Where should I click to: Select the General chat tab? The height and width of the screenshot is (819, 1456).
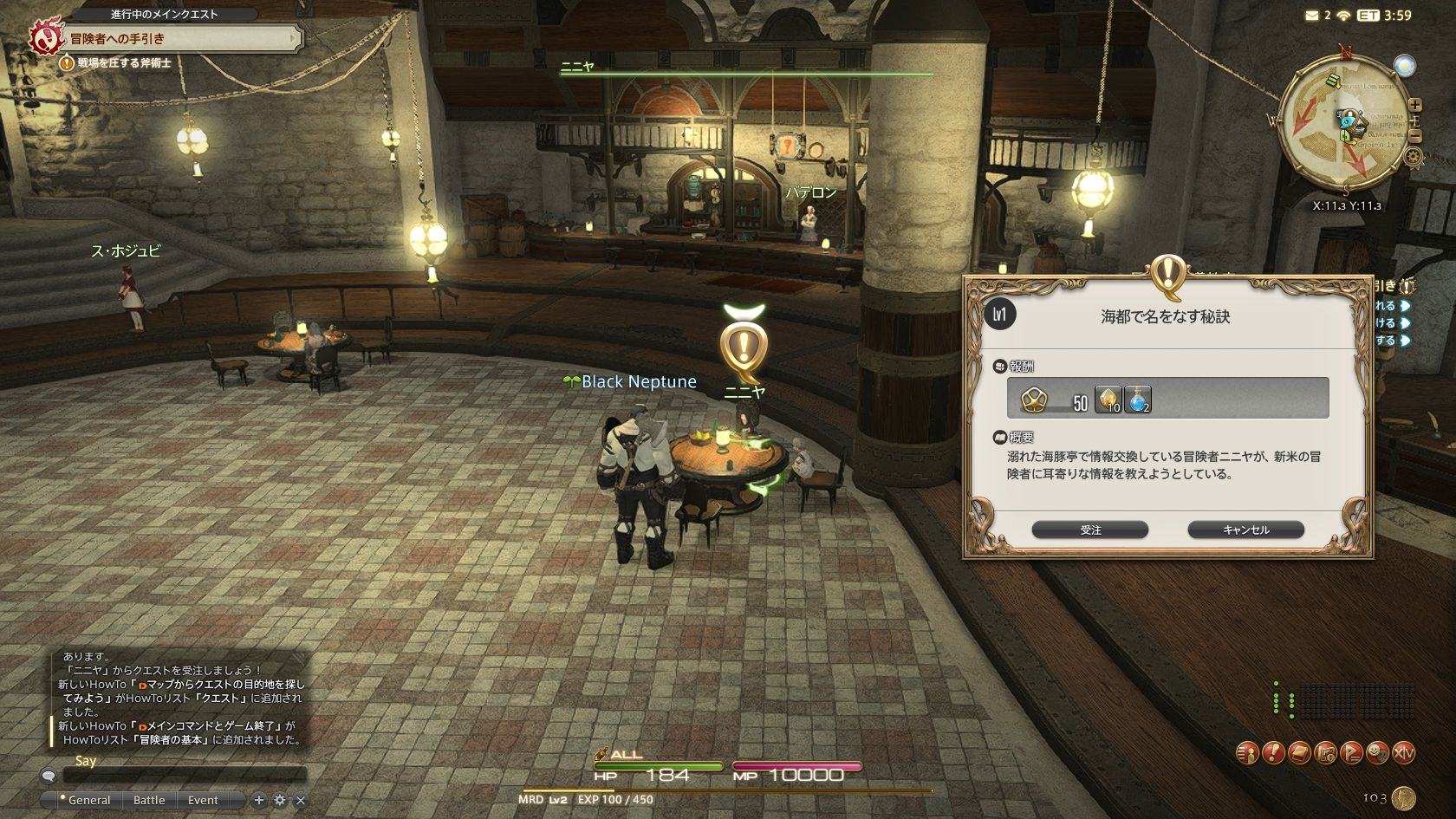pos(88,800)
